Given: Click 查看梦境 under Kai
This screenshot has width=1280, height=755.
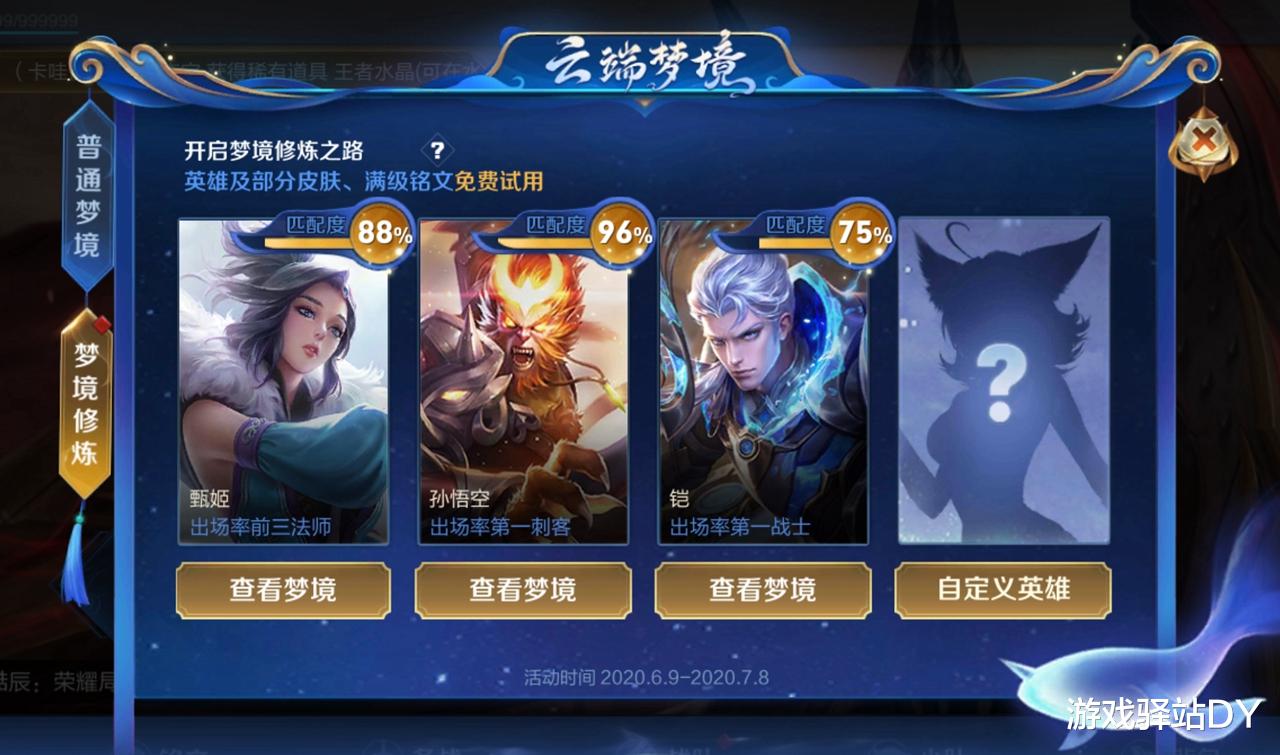Looking at the screenshot, I should 763,591.
